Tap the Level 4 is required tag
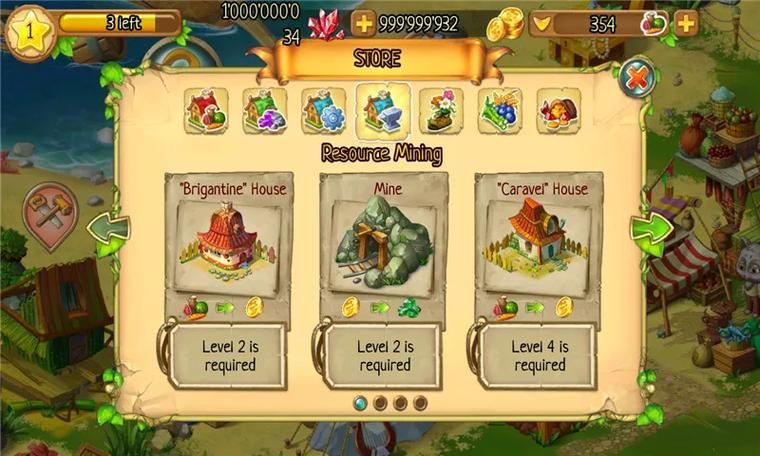Screen dimensions: 760x456 tap(541, 355)
